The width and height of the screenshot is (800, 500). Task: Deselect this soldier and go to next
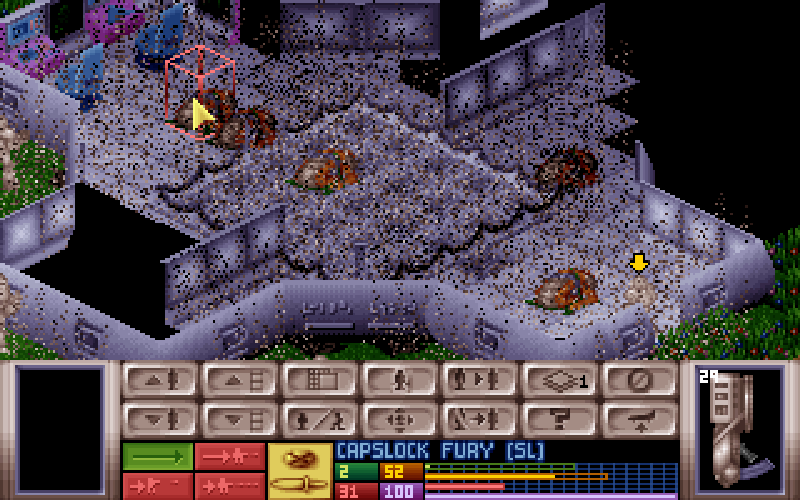coord(479,417)
